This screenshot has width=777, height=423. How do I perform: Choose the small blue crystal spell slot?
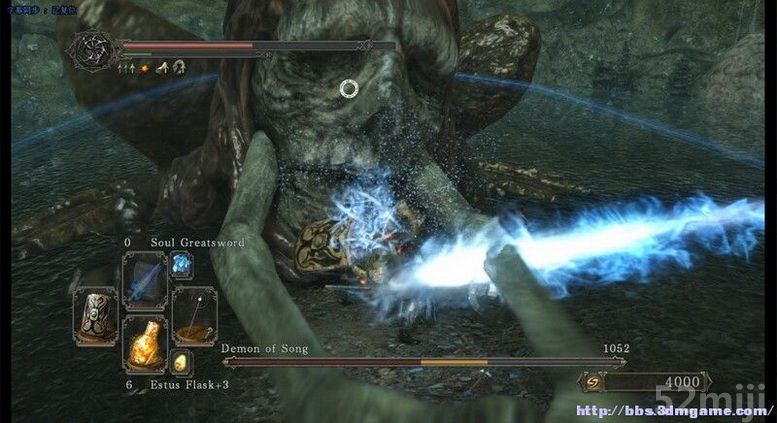pos(182,265)
